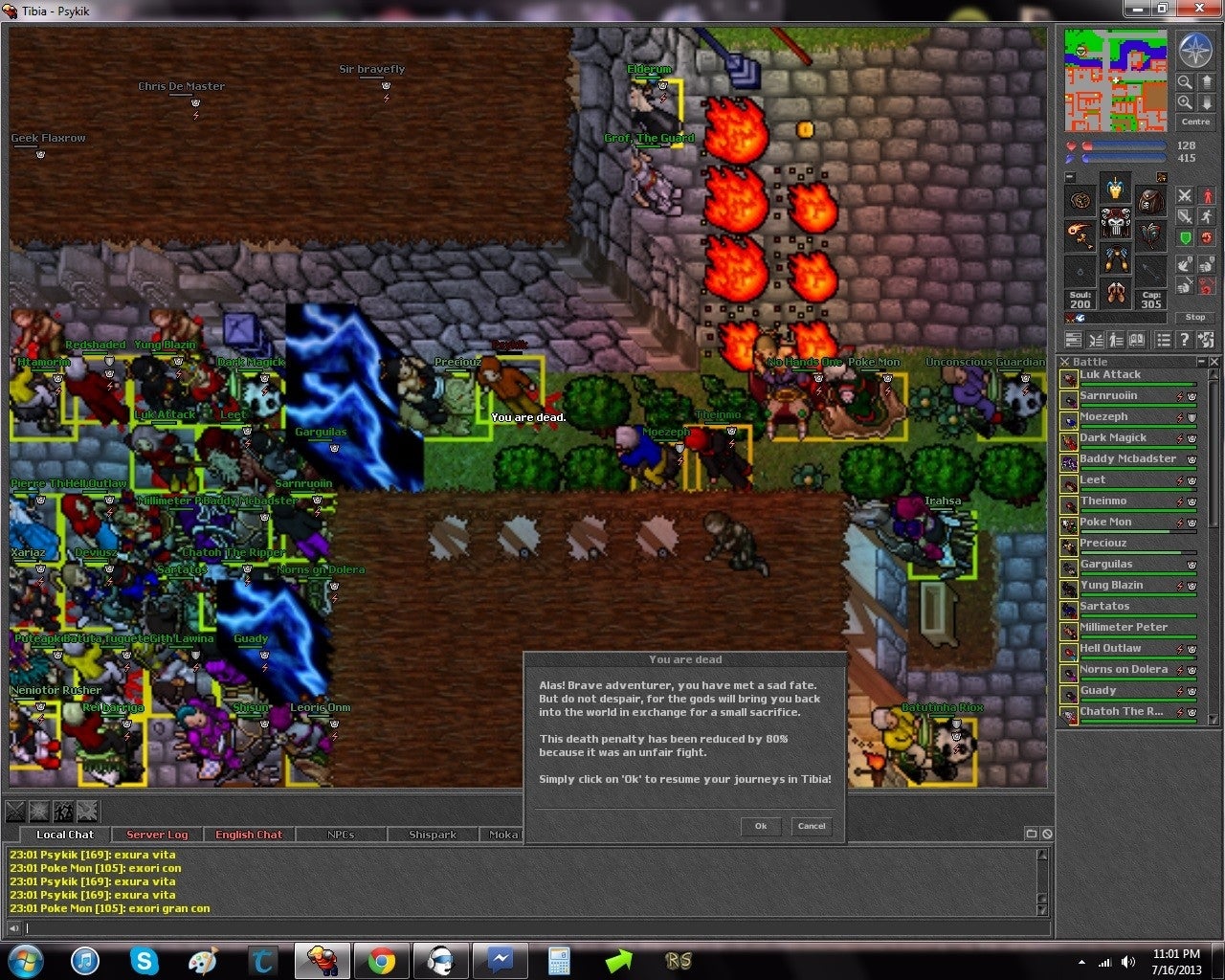Zoom in on the minimap with the magnifier
The width and height of the screenshot is (1225, 980).
coord(1185,103)
